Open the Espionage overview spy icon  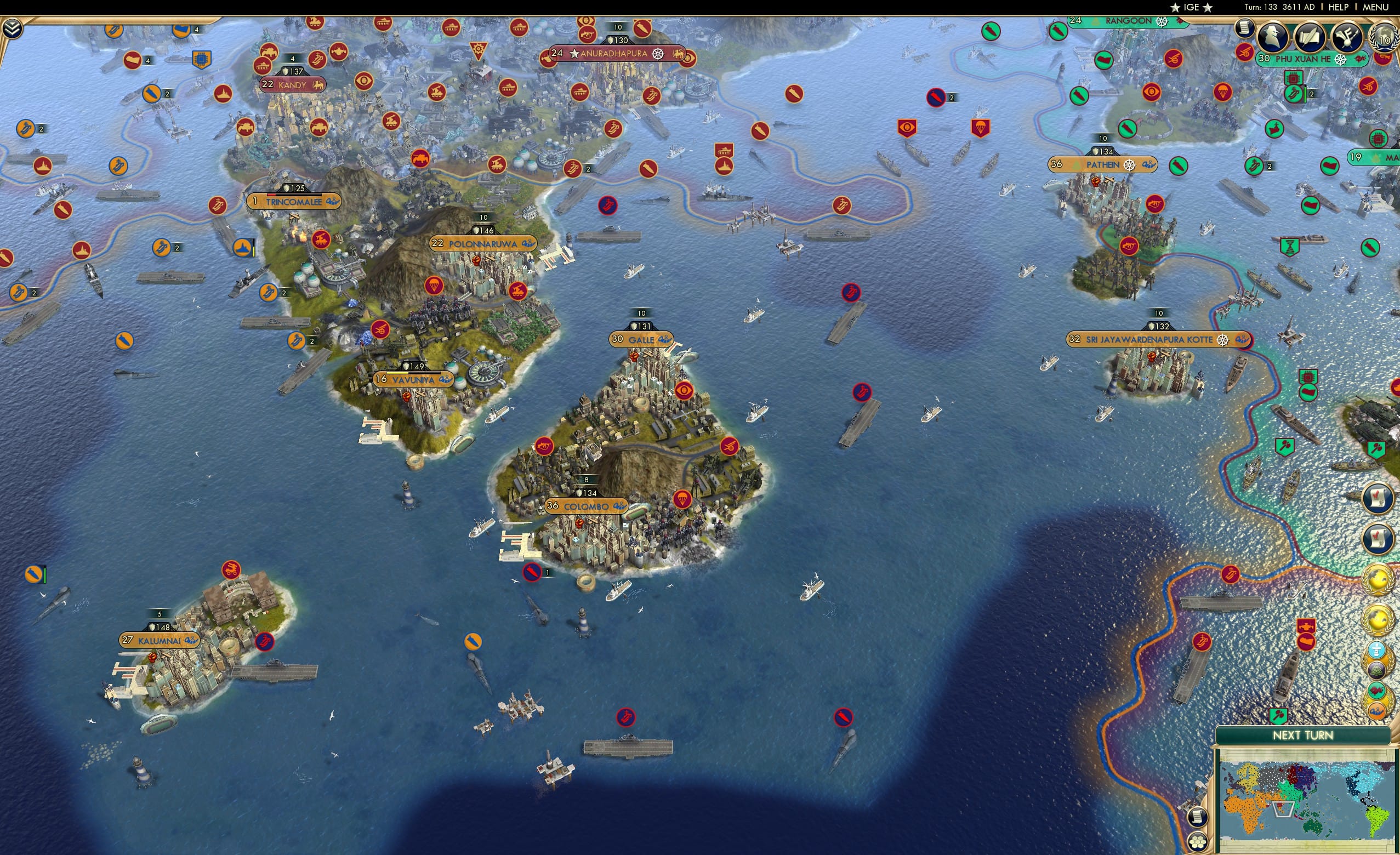[1272, 38]
